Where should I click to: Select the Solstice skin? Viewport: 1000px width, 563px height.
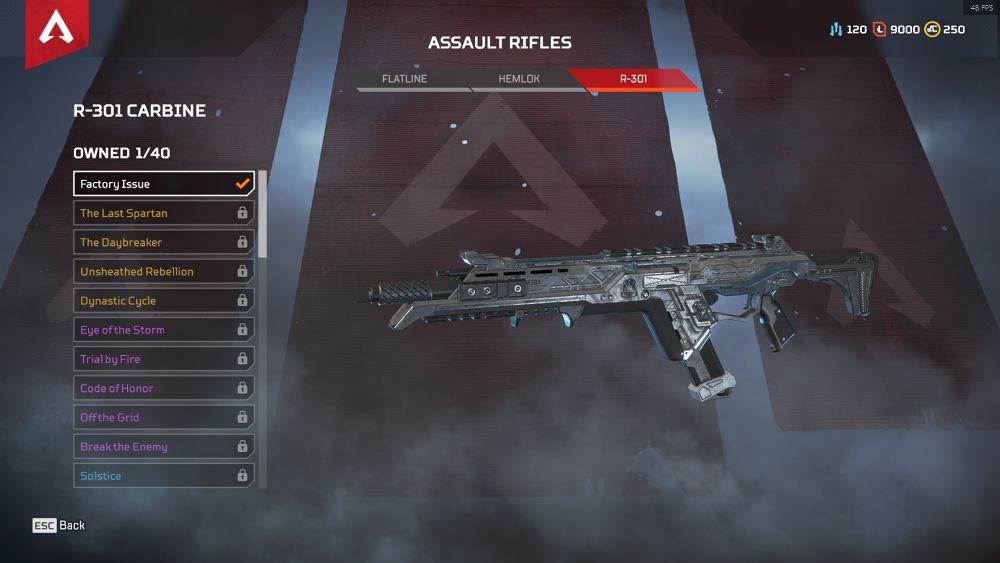pyautogui.click(x=164, y=476)
